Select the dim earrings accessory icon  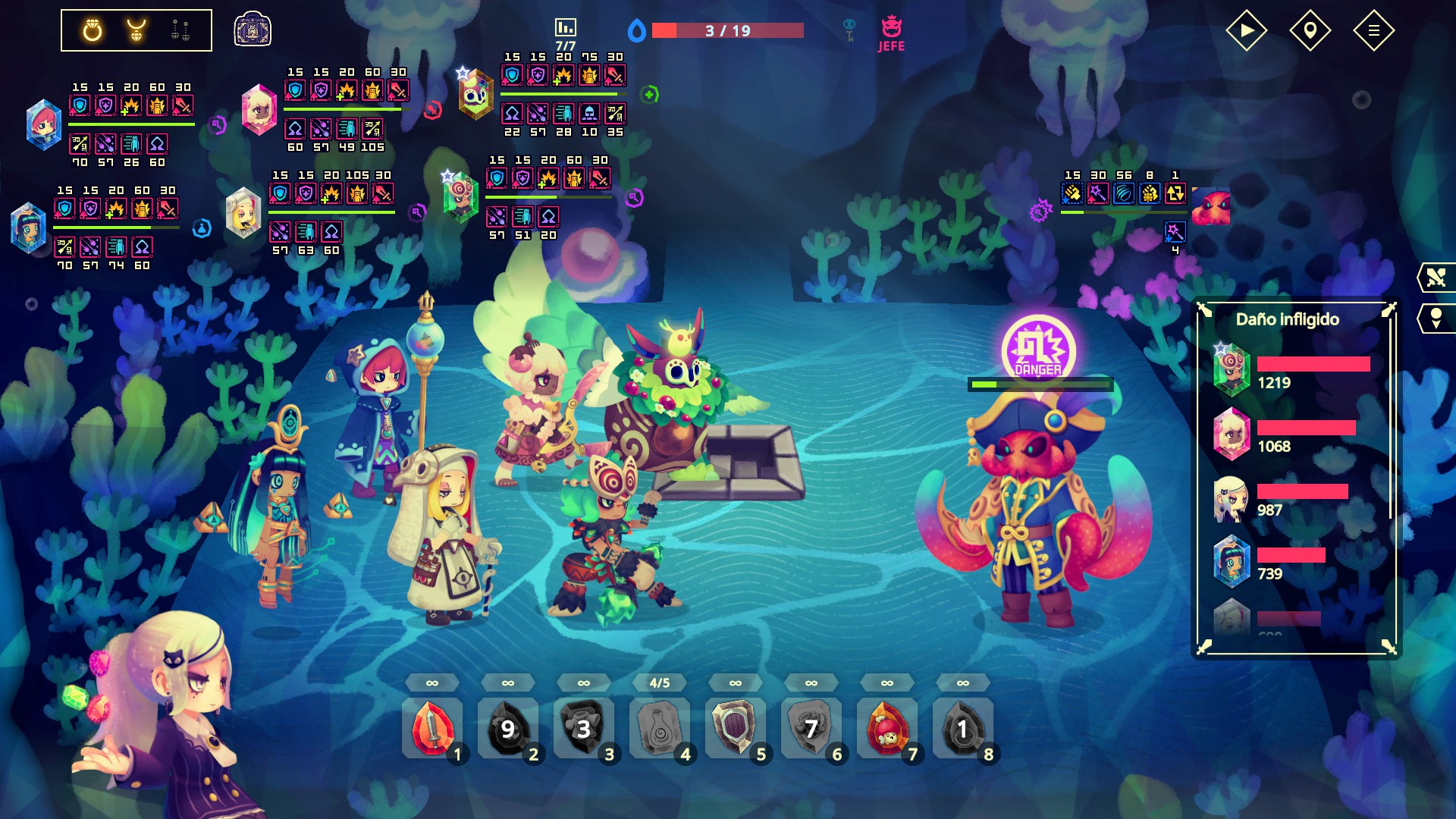(x=180, y=30)
